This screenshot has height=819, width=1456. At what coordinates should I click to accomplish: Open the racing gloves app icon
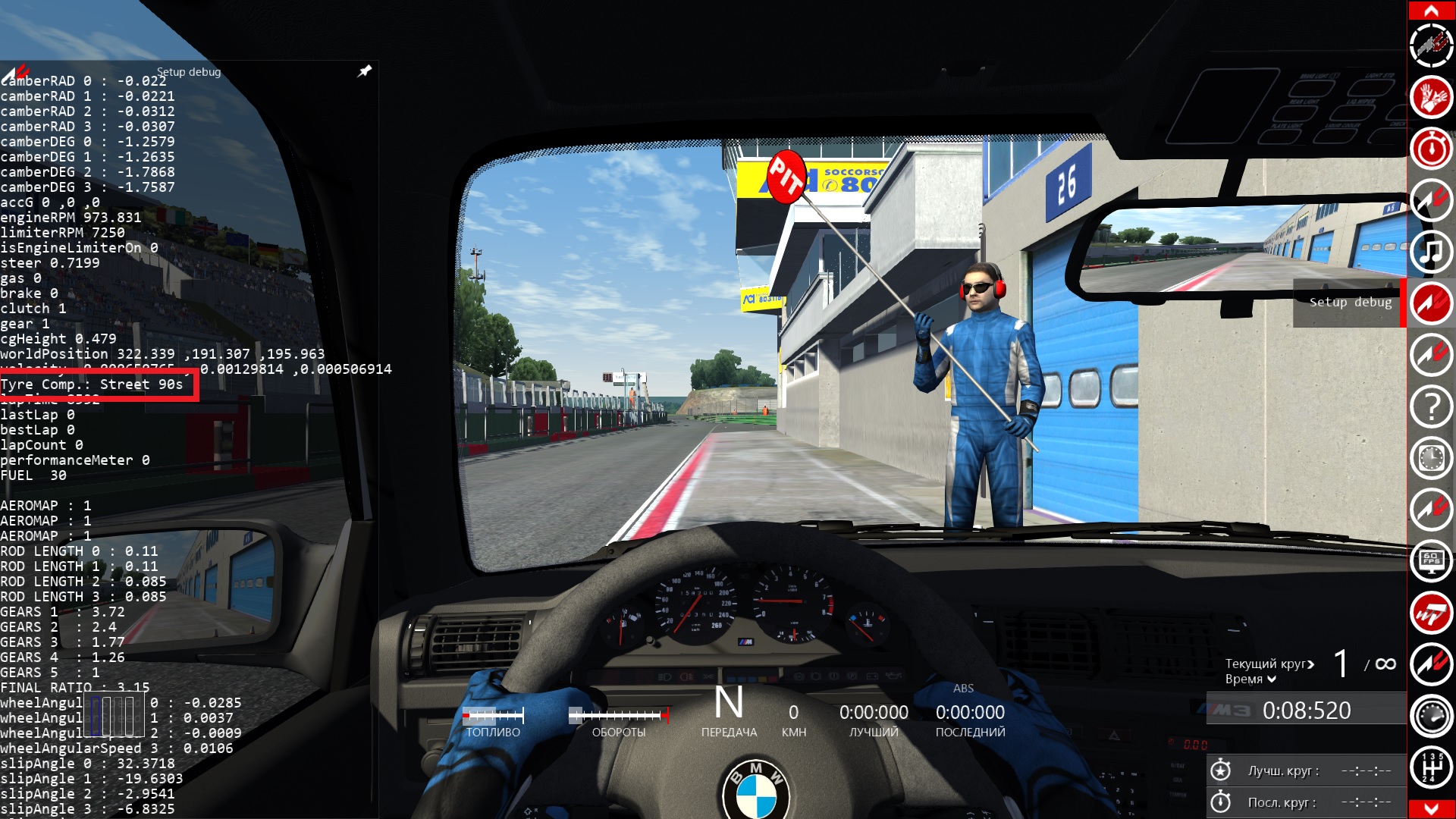1431,97
